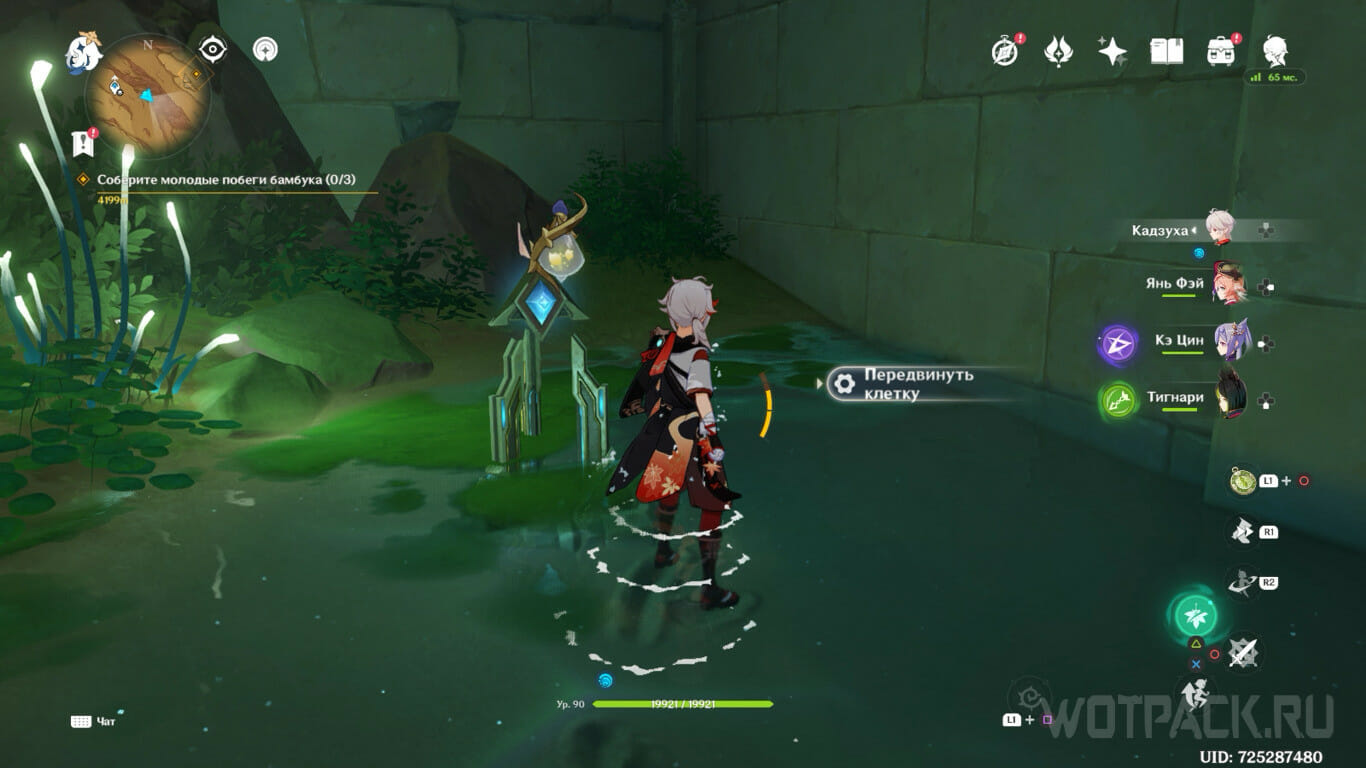The height and width of the screenshot is (768, 1366).
Task: Open the winged Battle Pass icon
Action: 1058,51
